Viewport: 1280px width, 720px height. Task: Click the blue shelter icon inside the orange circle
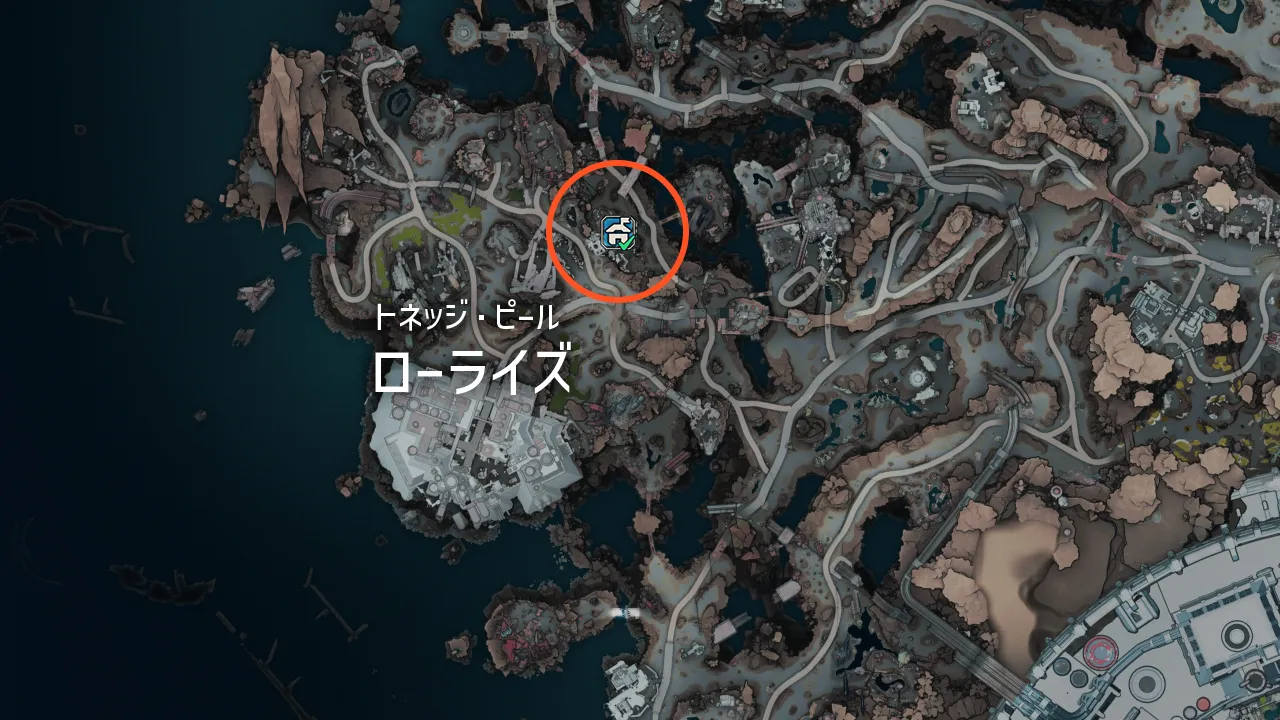click(x=615, y=228)
